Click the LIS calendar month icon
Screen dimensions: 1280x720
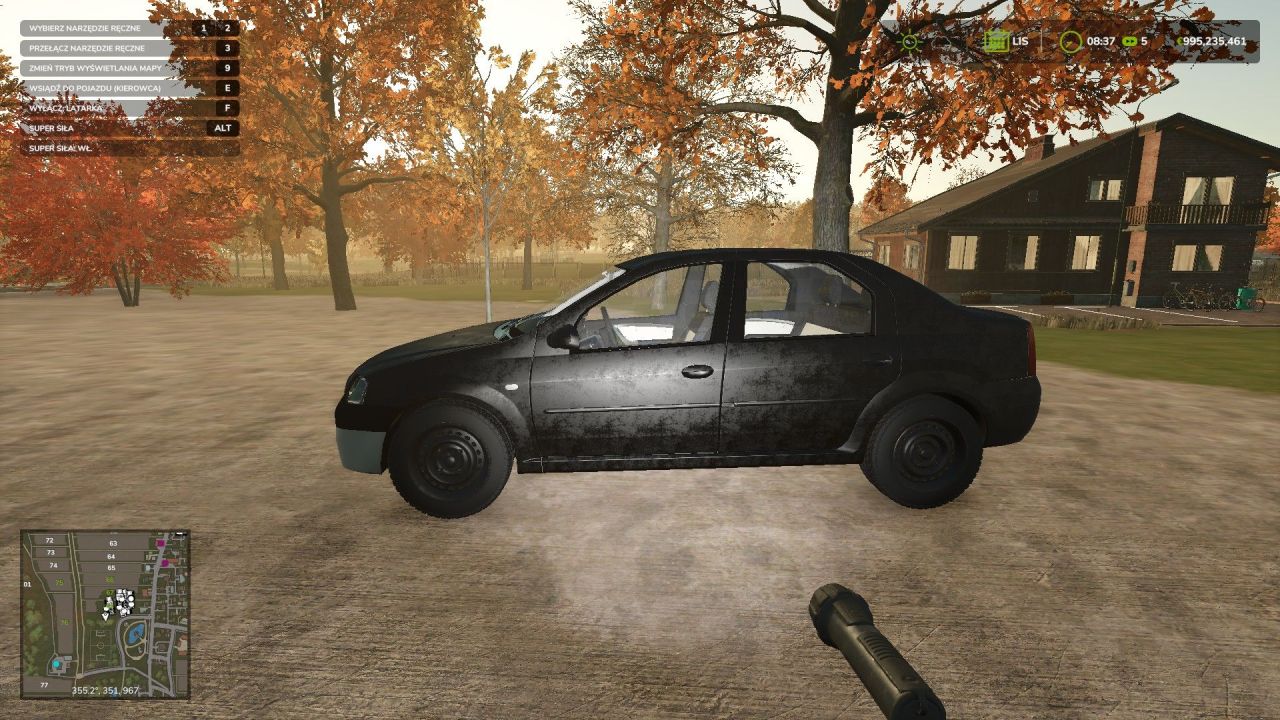(995, 41)
